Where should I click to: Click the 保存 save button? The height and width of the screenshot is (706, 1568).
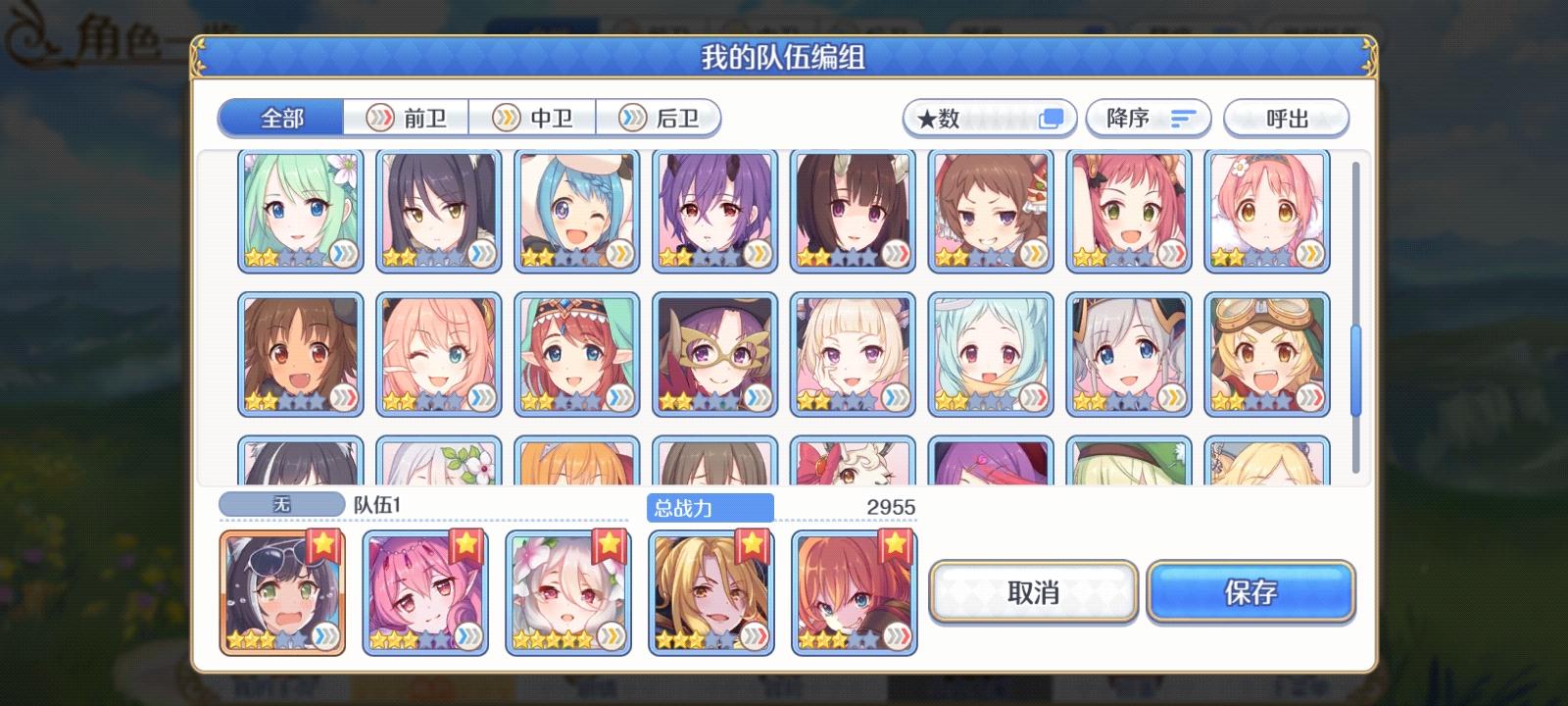[x=1250, y=591]
